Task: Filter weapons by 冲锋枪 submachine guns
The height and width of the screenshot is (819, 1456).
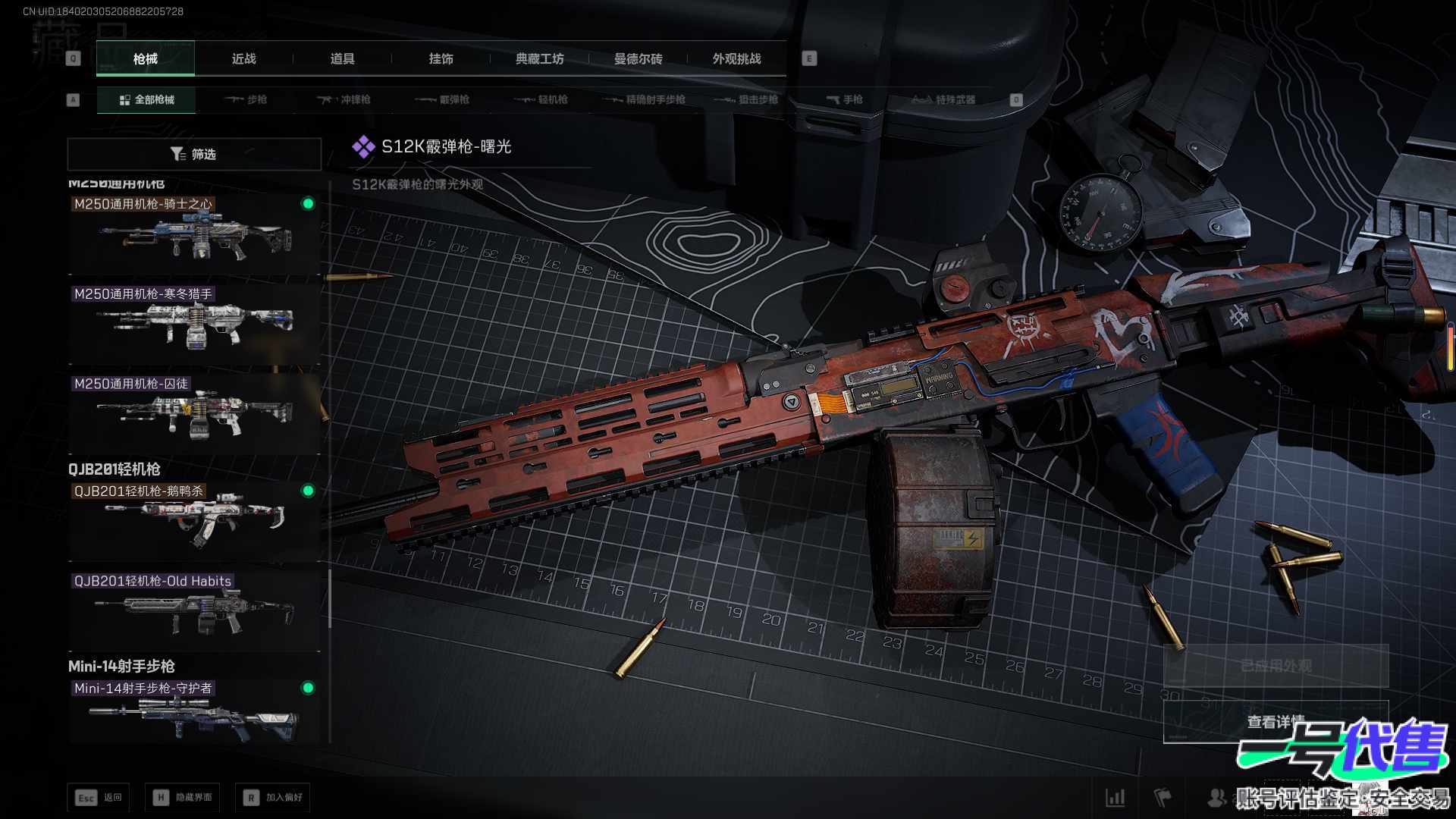Action: [345, 99]
